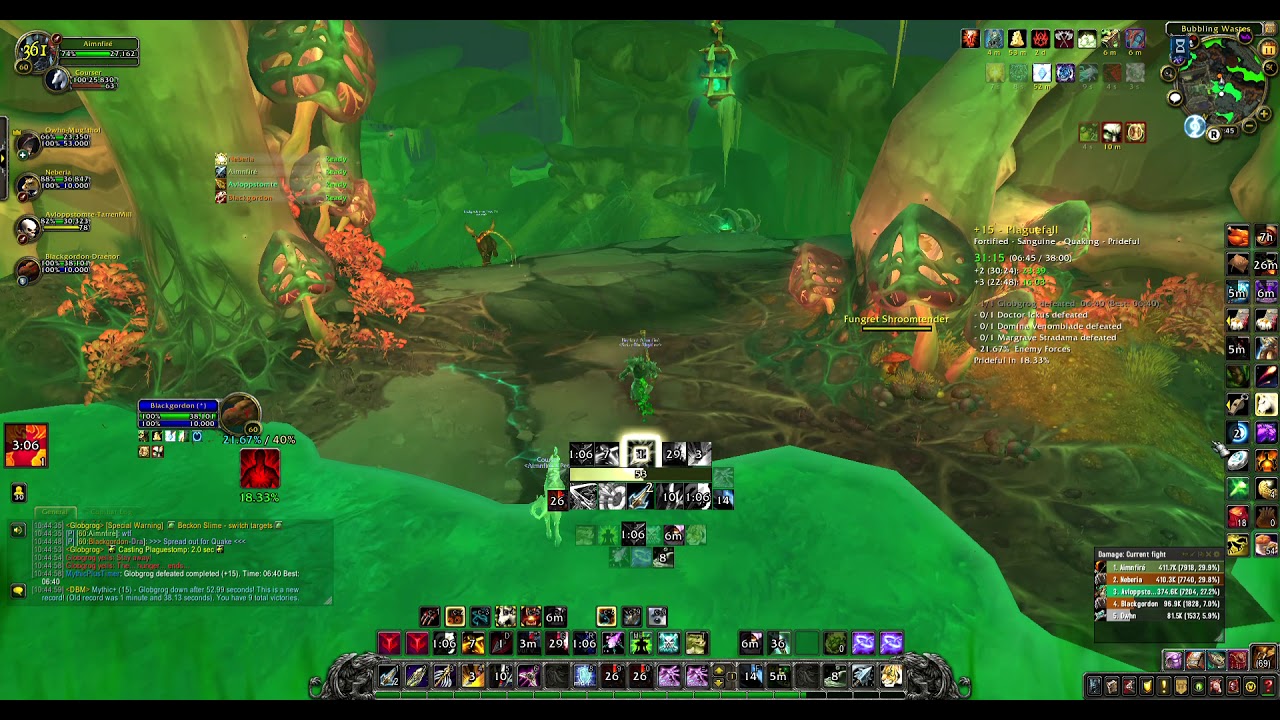Zoom in with the minimap plus button
The height and width of the screenshot is (720, 1280).
pyautogui.click(x=1263, y=114)
